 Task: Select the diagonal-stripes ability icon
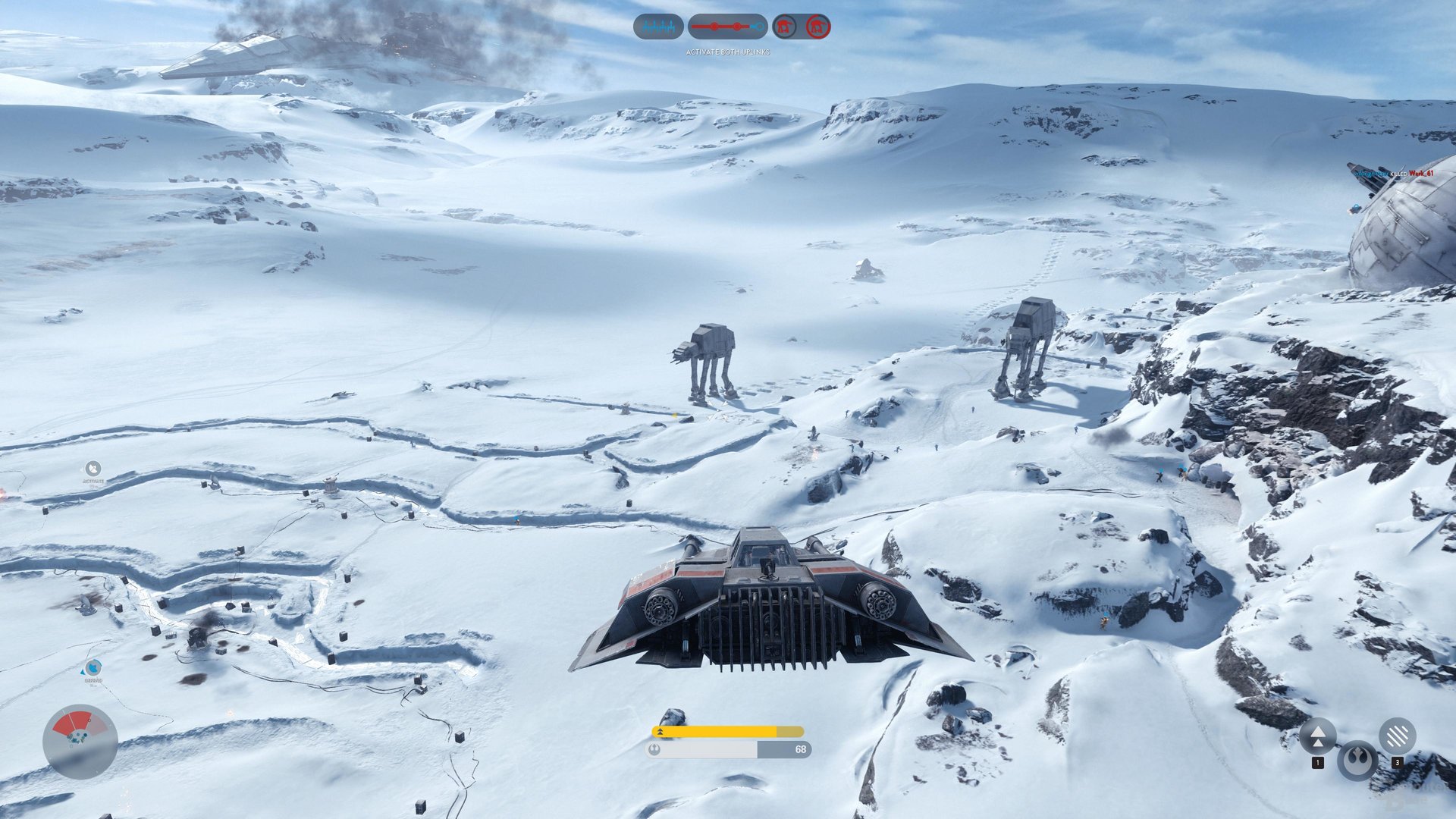point(1398,735)
